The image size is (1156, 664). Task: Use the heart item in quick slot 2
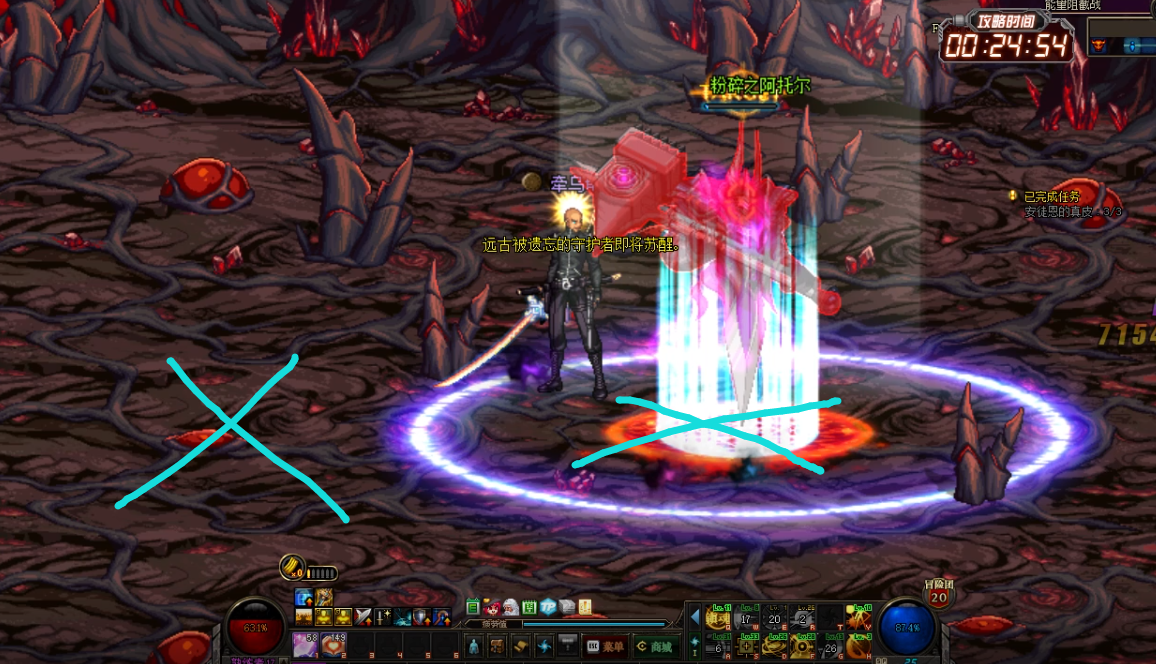click(332, 645)
